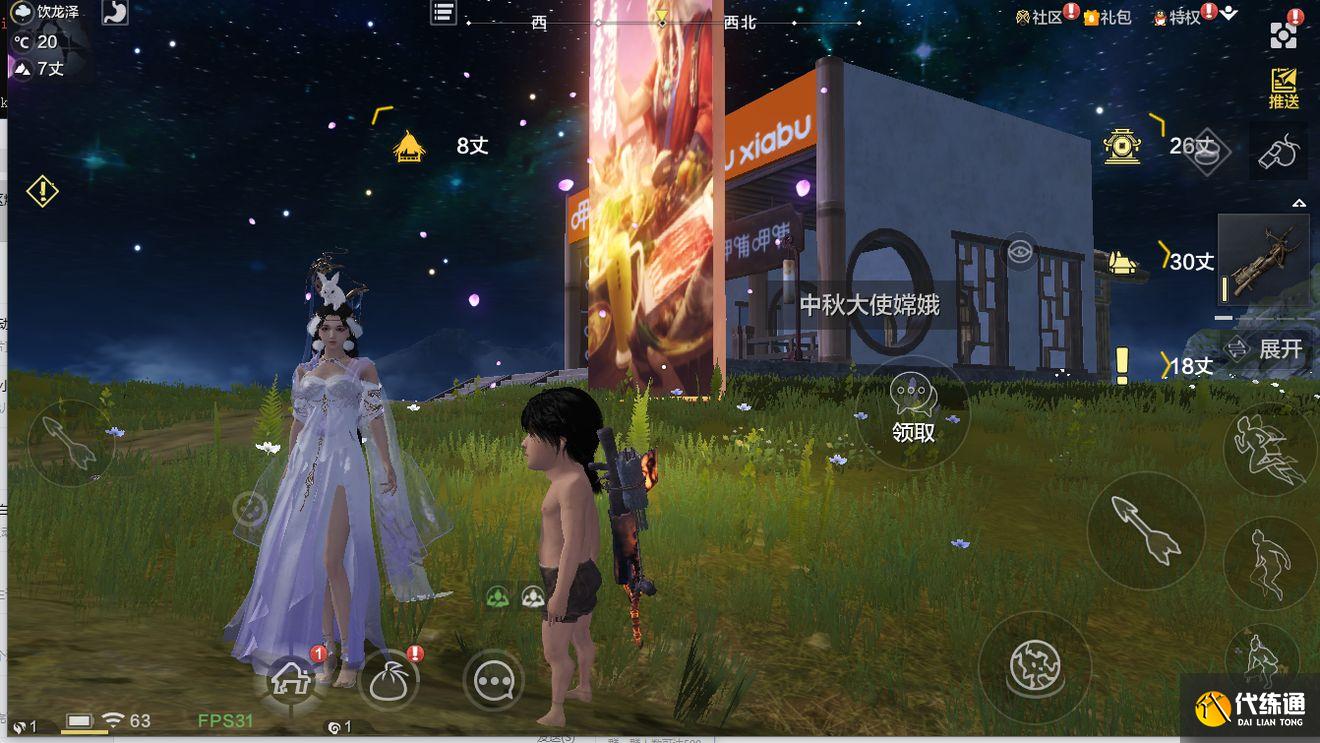1320x743 pixels.
Task: Open the smiley emote button
Action: pos(249,508)
